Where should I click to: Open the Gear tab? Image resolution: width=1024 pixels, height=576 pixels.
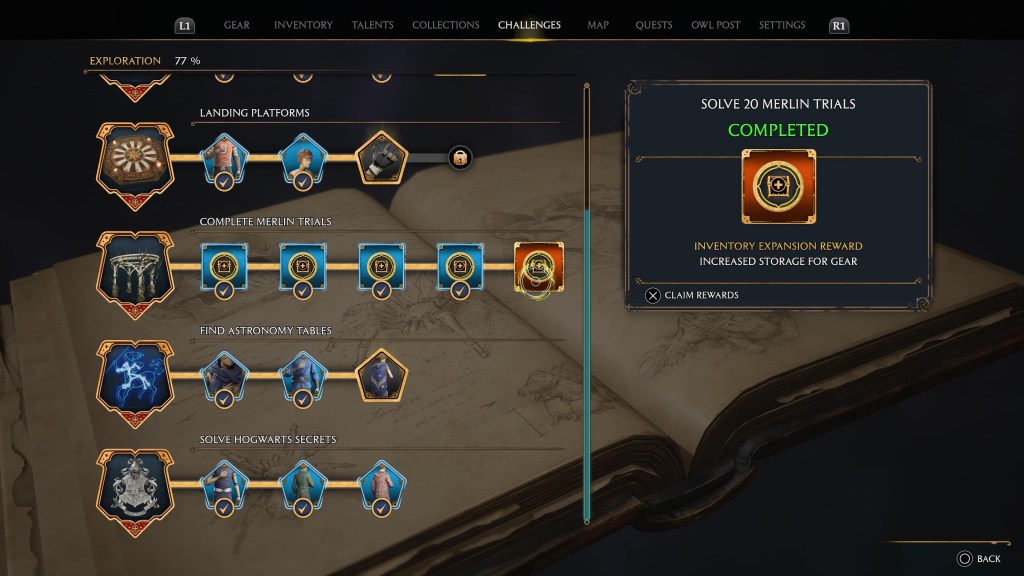237,25
